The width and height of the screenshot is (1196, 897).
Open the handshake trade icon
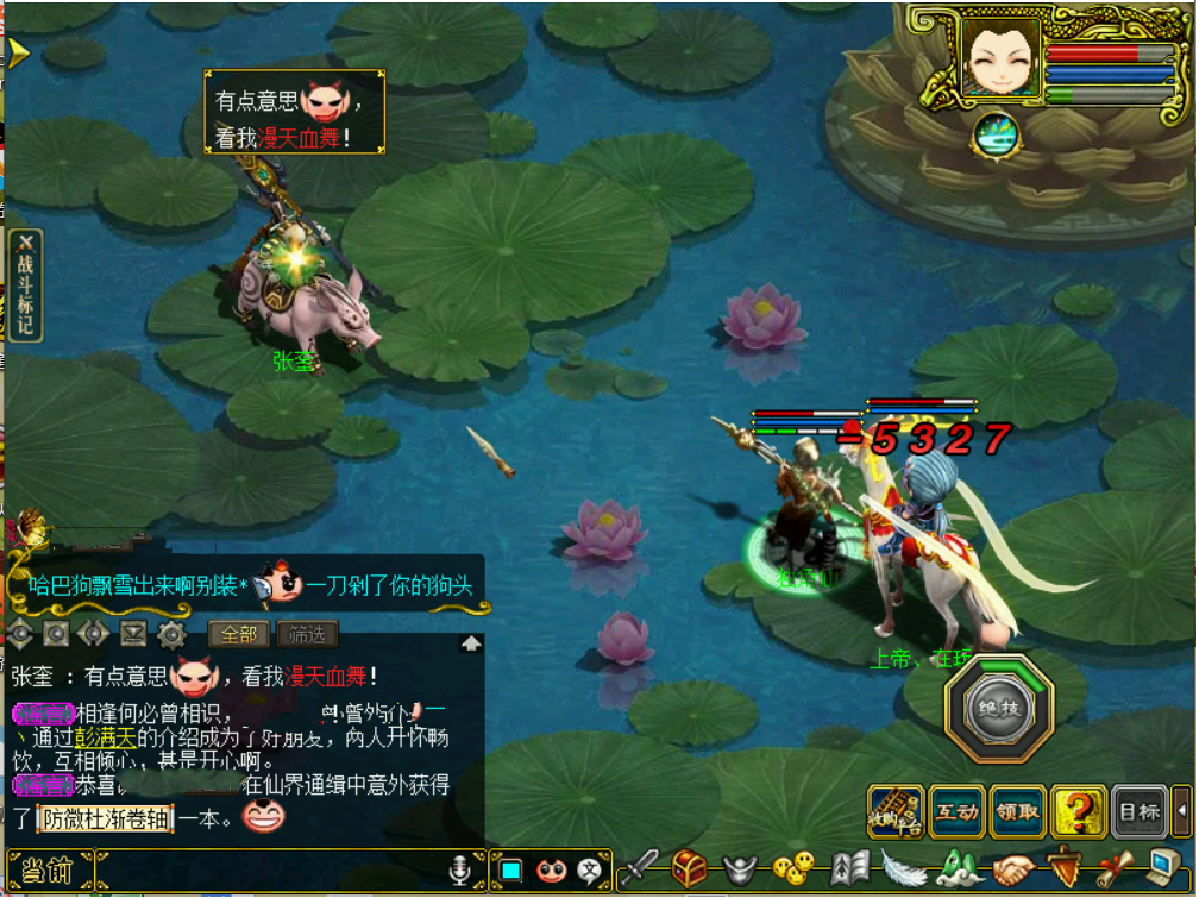tap(1012, 869)
